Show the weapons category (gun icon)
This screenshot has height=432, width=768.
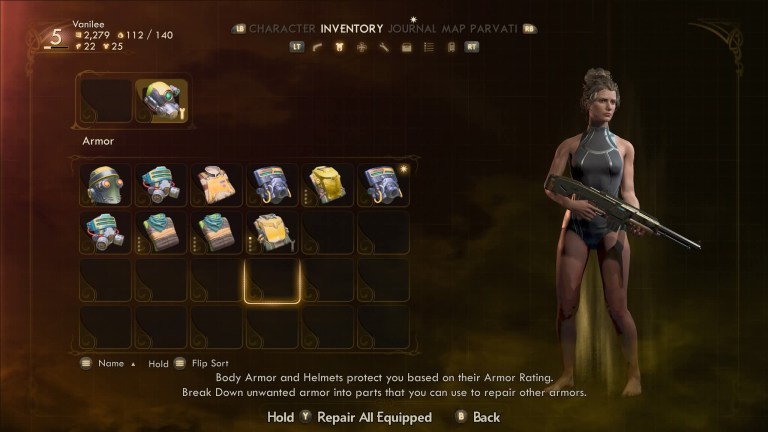318,46
